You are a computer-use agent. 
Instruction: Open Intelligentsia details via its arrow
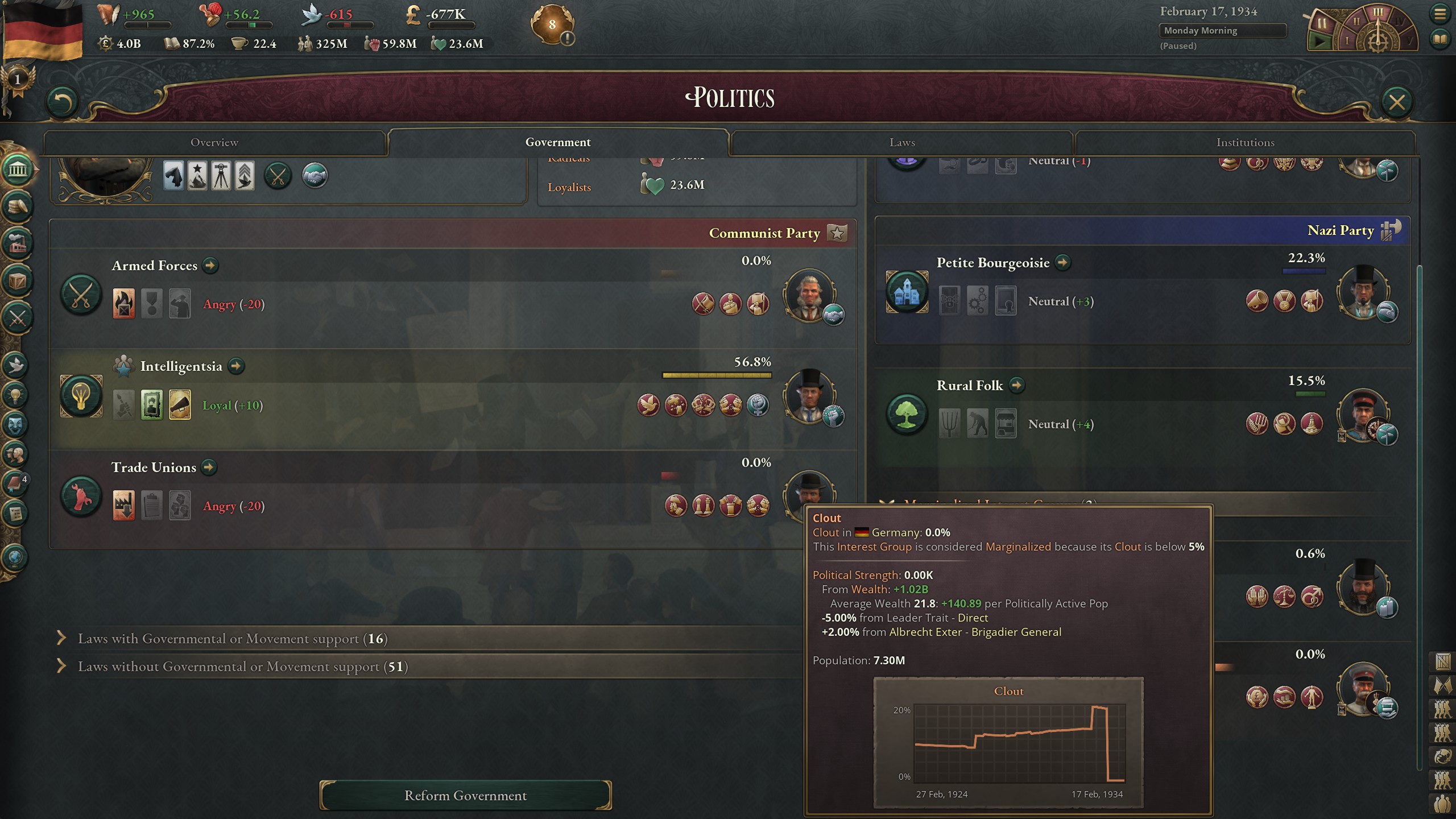click(237, 366)
